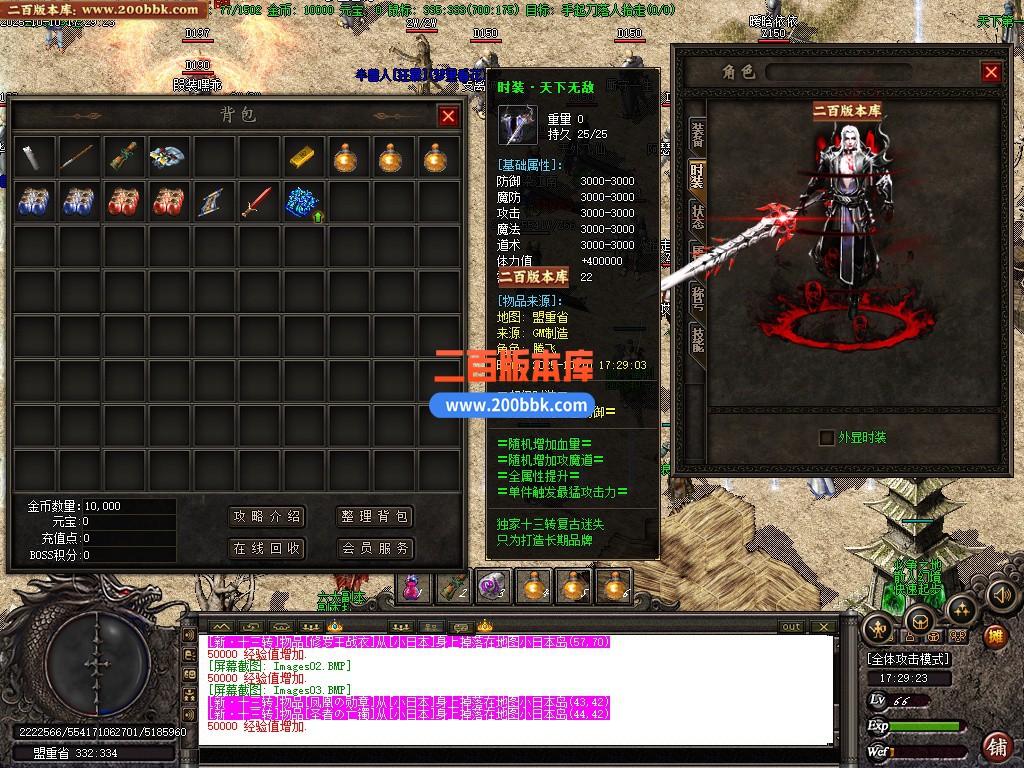1024x768 pixels.
Task: Use the pink potion in hotbar slot 1
Action: [413, 587]
